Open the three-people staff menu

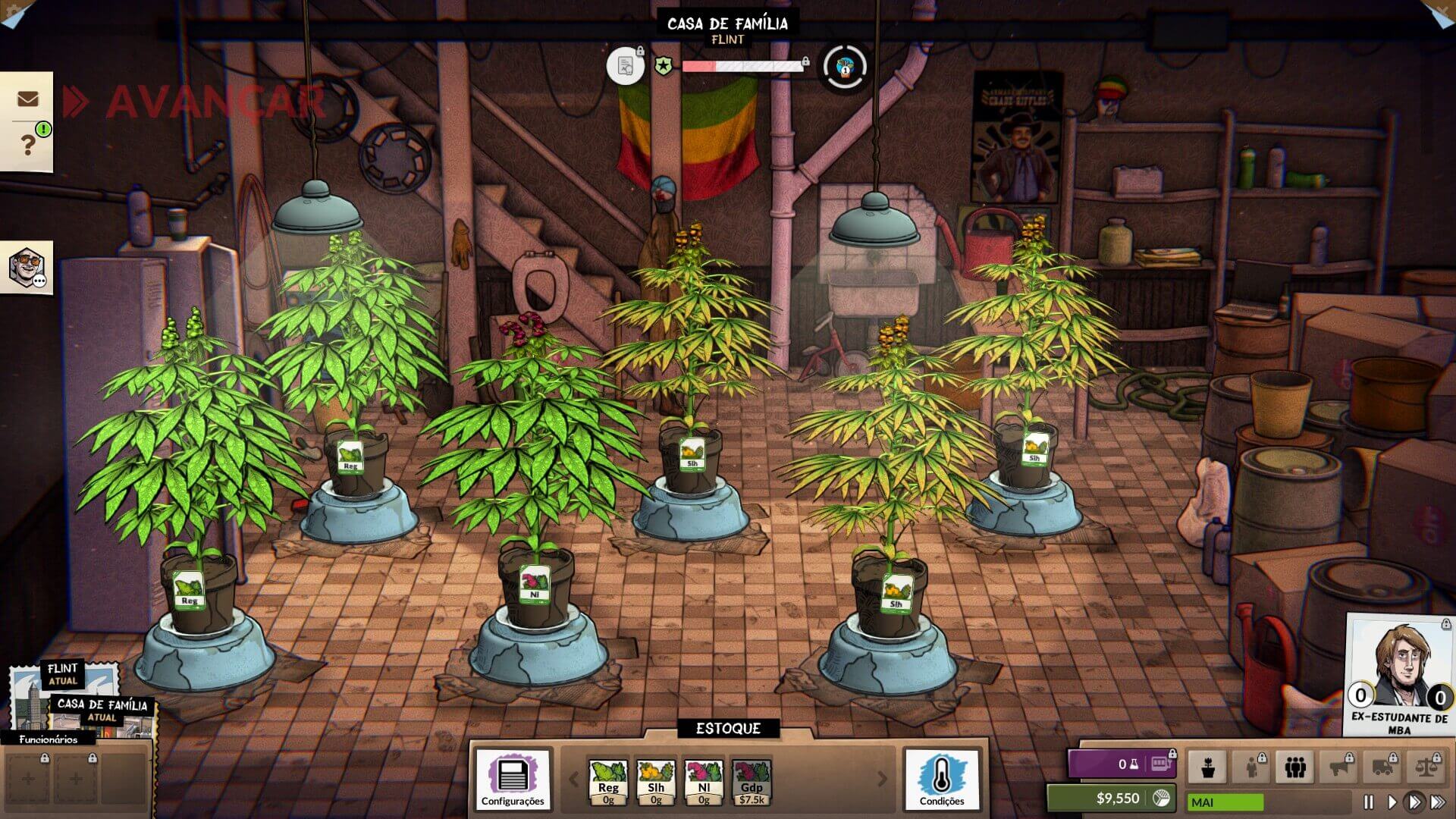(1294, 767)
